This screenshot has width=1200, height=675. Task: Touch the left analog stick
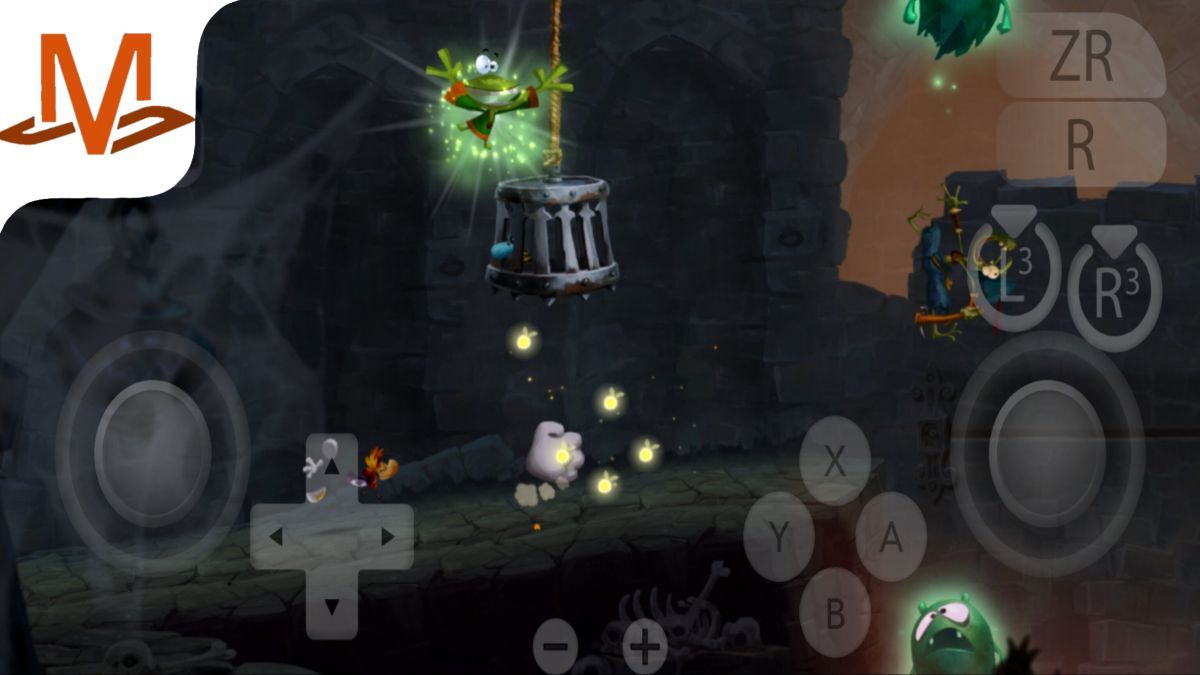pyautogui.click(x=152, y=453)
